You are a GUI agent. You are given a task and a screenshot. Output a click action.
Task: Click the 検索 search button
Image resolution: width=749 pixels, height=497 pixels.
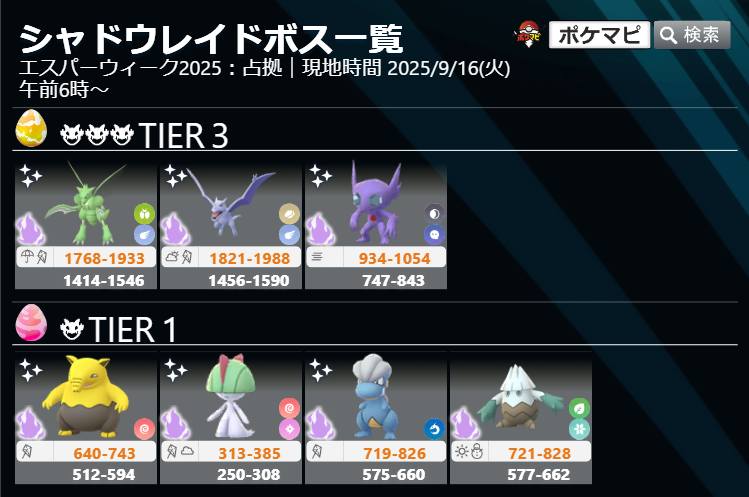coord(692,35)
